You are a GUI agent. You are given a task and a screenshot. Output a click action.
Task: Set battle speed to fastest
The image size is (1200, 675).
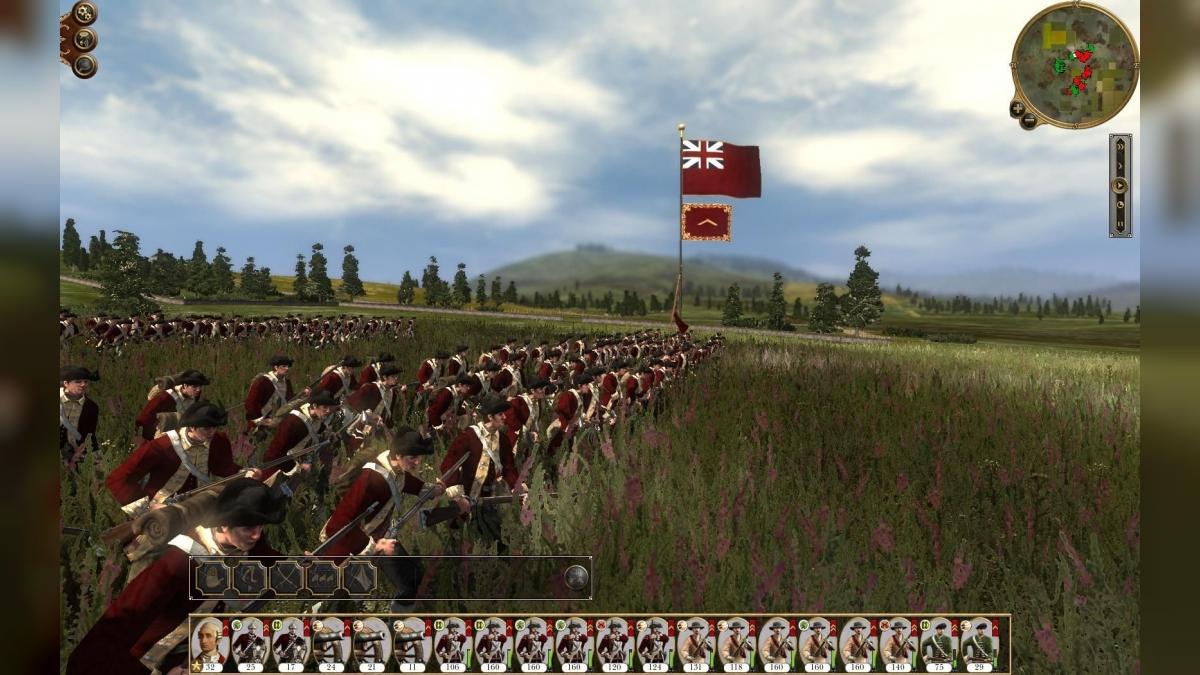coord(1120,146)
